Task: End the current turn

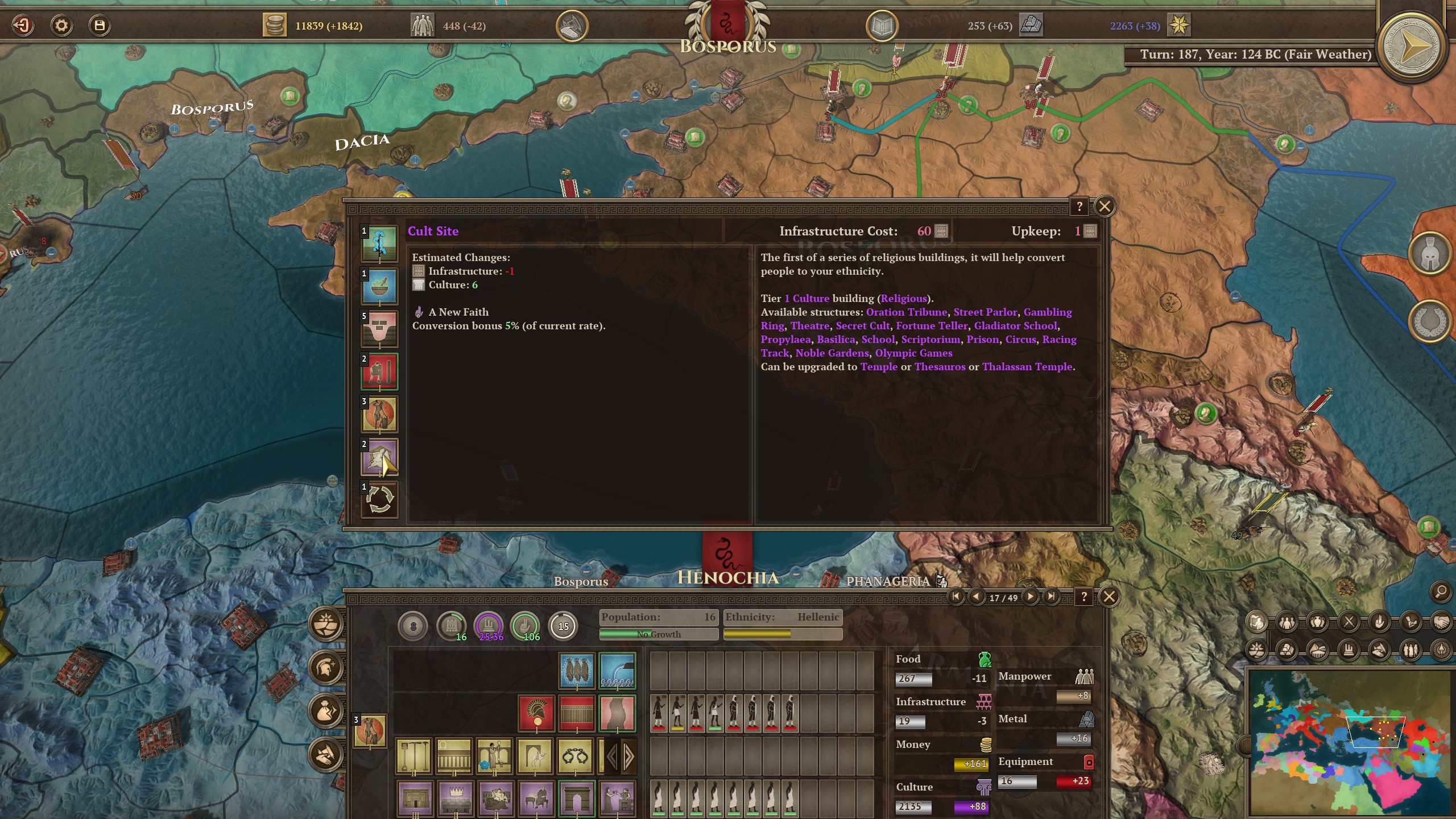Action: click(x=1411, y=47)
